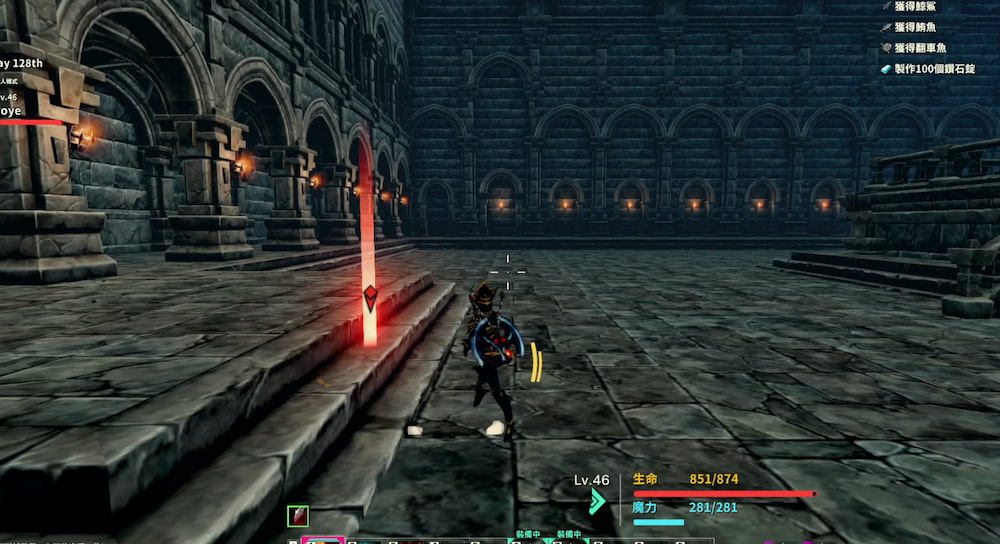Click the green-framed red item icon
This screenshot has width=1000, height=544.
[298, 516]
